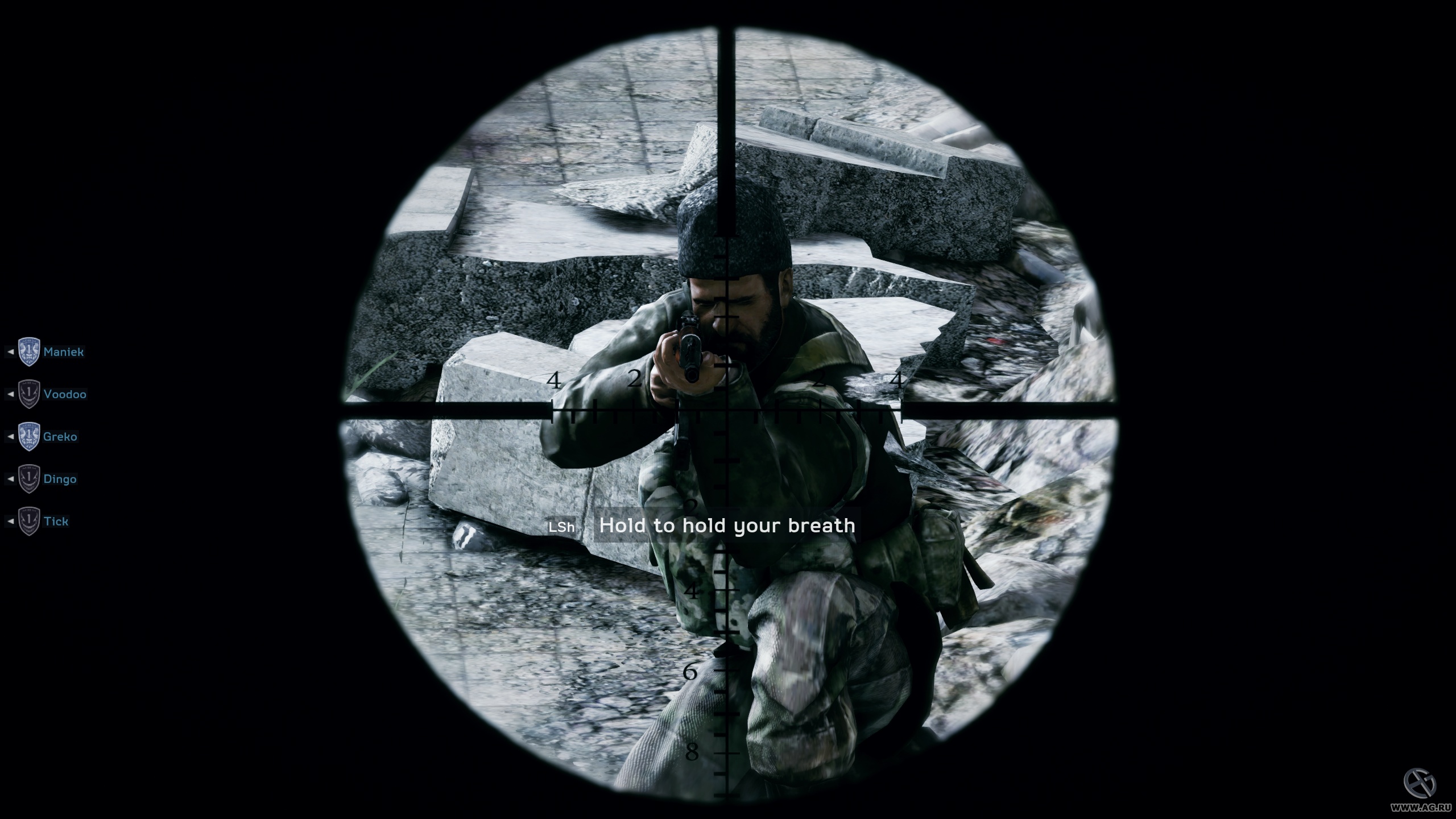1456x819 pixels.
Task: Select Tick's squad badge icon
Action: pyautogui.click(x=30, y=521)
